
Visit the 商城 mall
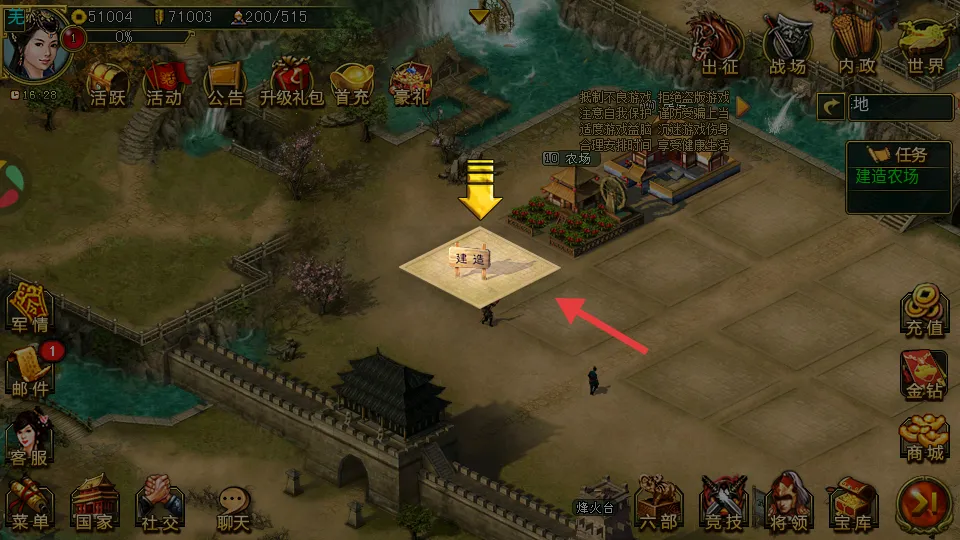(924, 437)
